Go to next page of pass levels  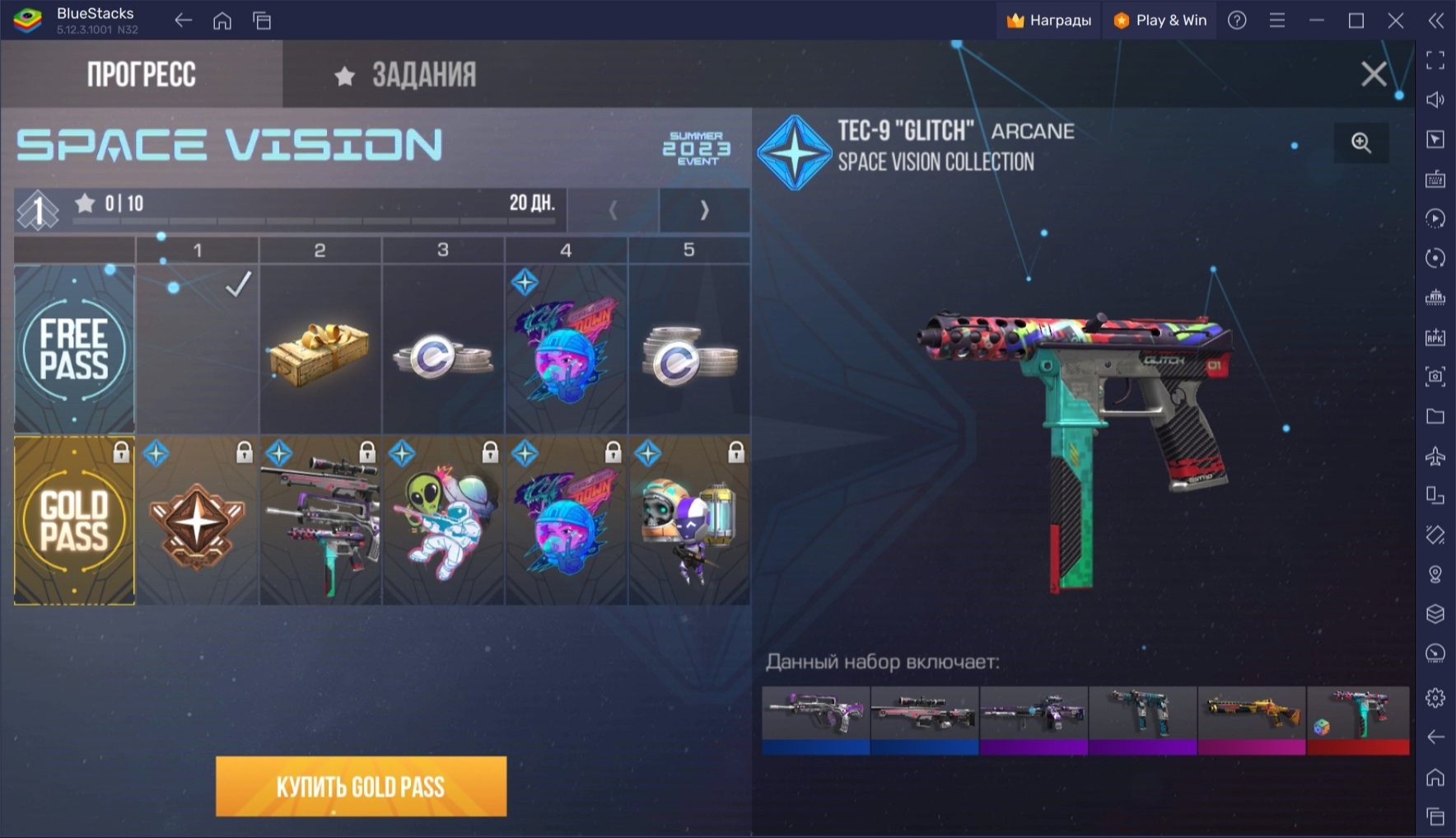[x=704, y=211]
